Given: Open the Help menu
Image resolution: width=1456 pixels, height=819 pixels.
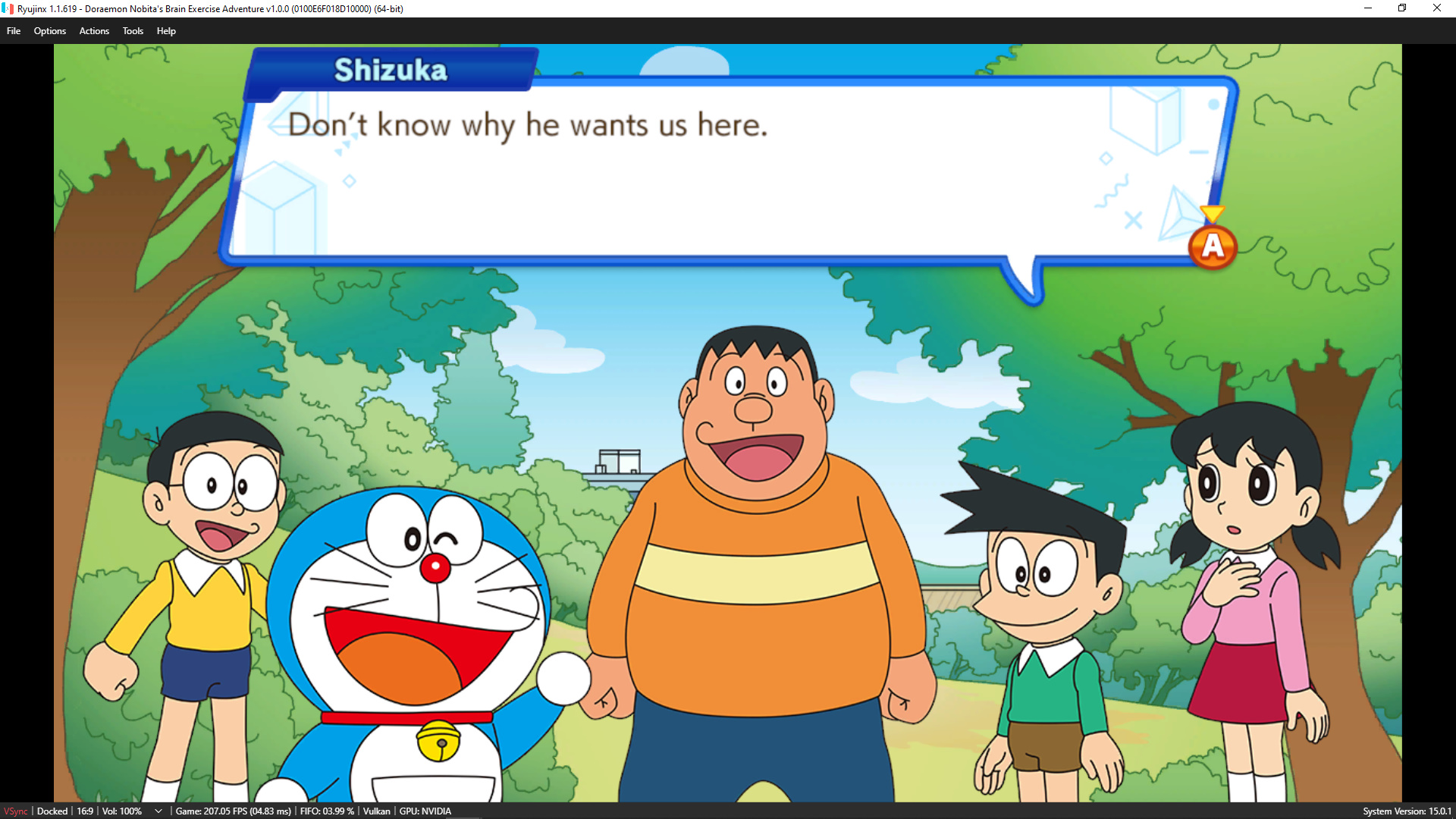Looking at the screenshot, I should (165, 30).
